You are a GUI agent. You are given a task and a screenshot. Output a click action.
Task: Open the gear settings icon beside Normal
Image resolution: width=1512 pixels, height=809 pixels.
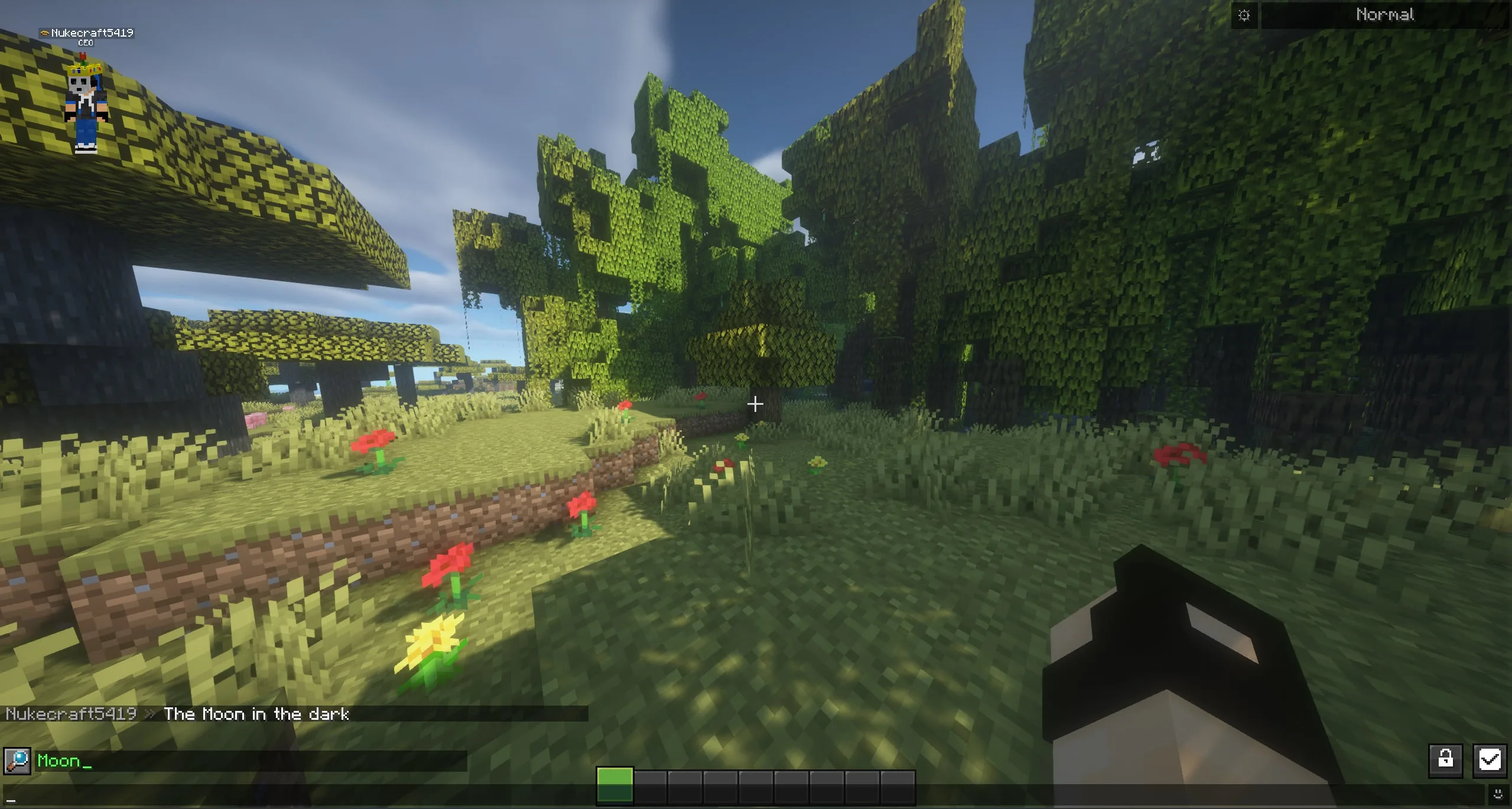pyautogui.click(x=1244, y=15)
